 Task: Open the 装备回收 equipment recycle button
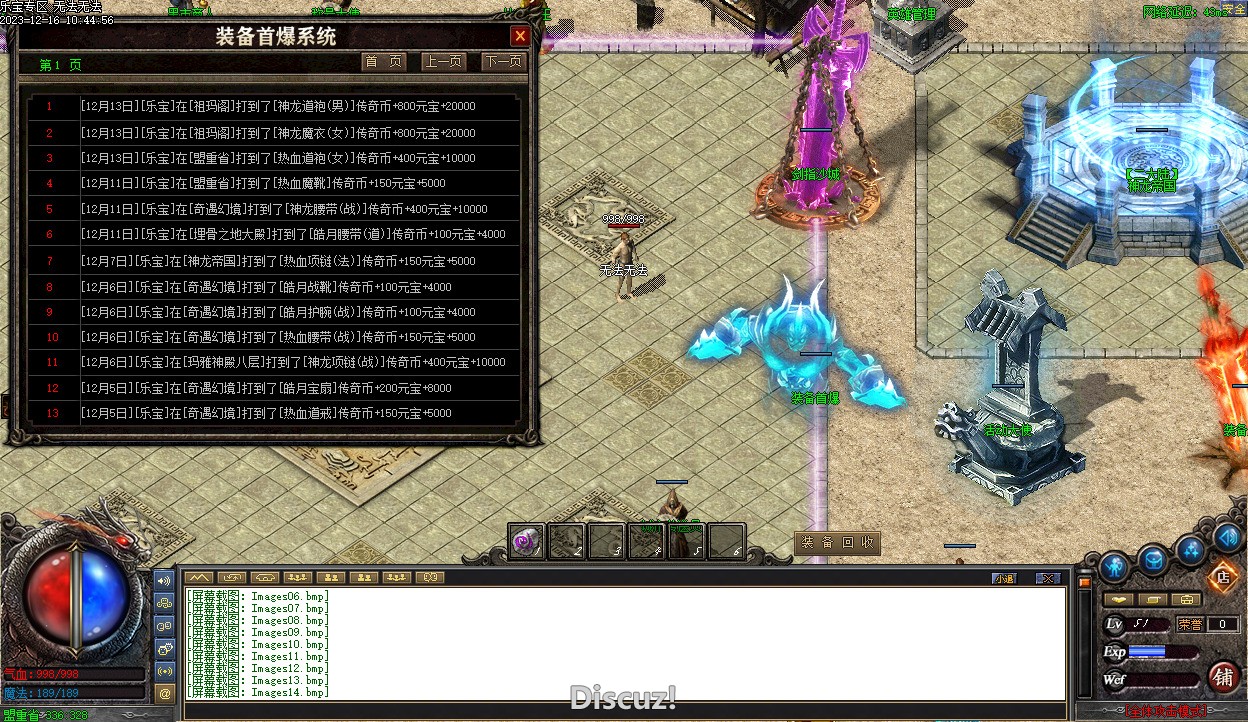[x=838, y=543]
